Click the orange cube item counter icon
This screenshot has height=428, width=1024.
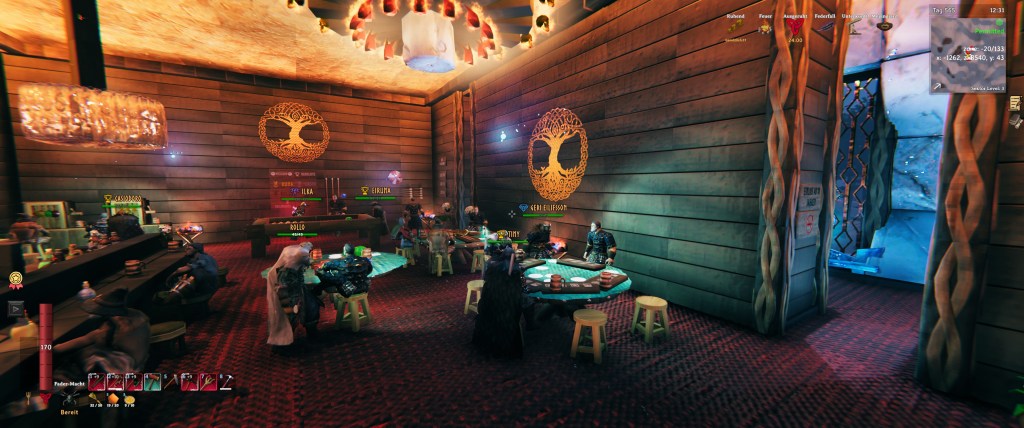[111, 398]
